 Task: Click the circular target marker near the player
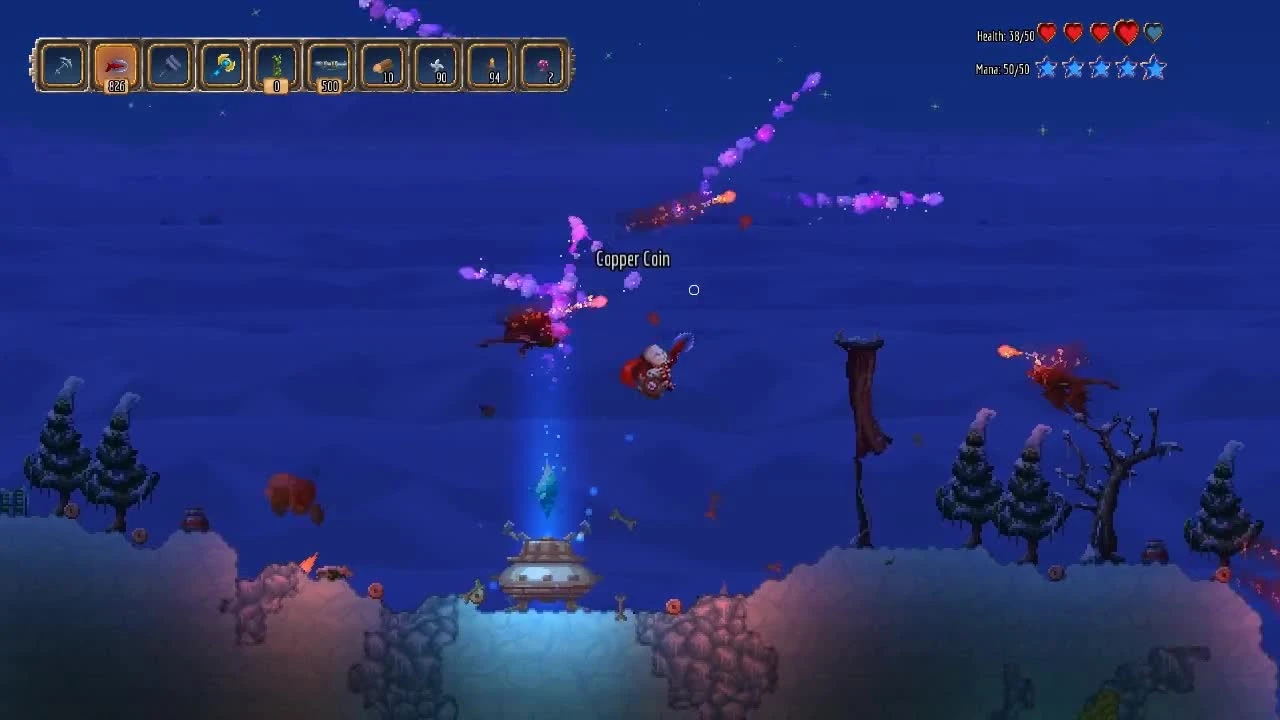pos(694,290)
